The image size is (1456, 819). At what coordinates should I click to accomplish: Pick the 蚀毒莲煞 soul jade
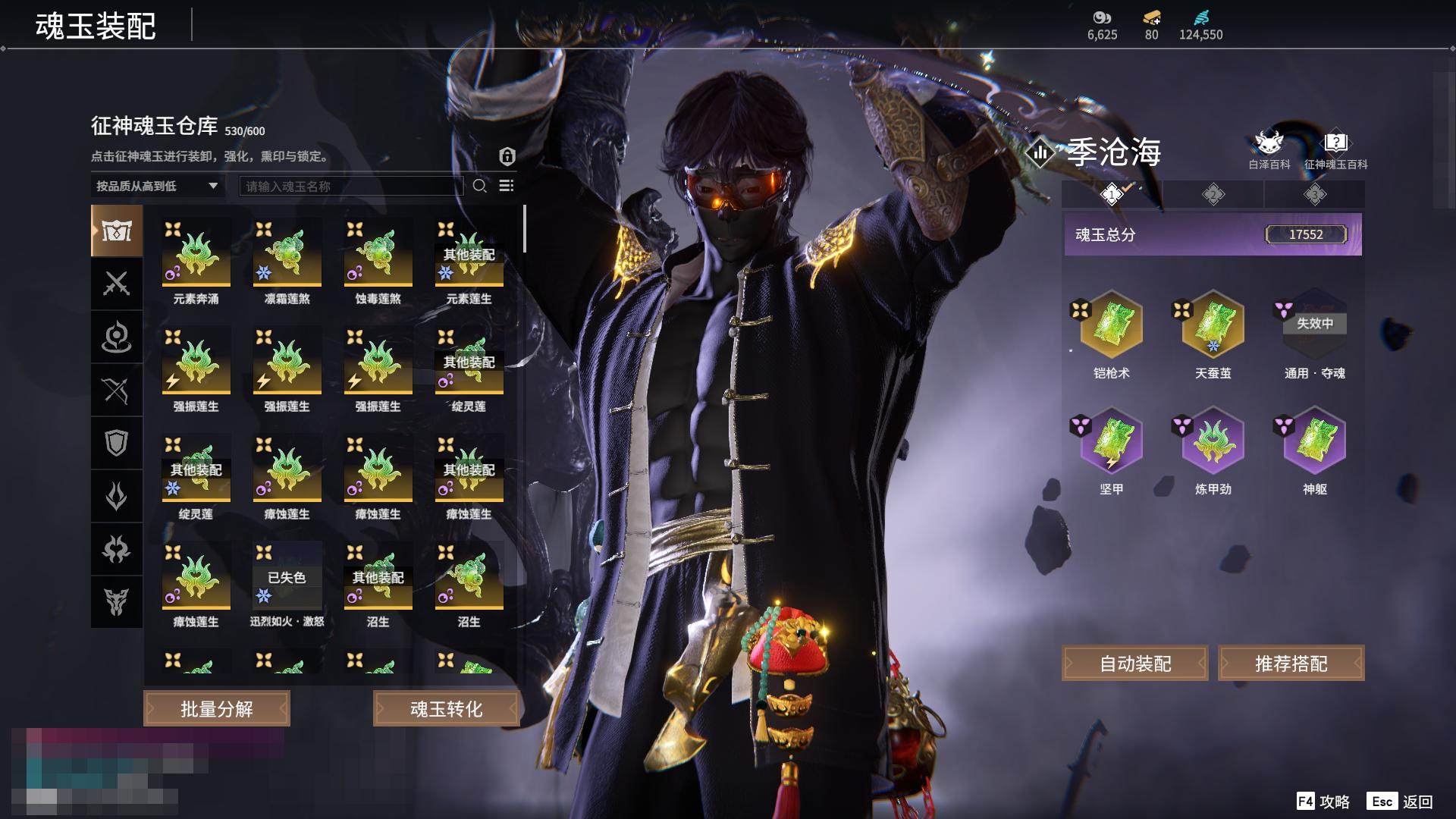pos(378,254)
